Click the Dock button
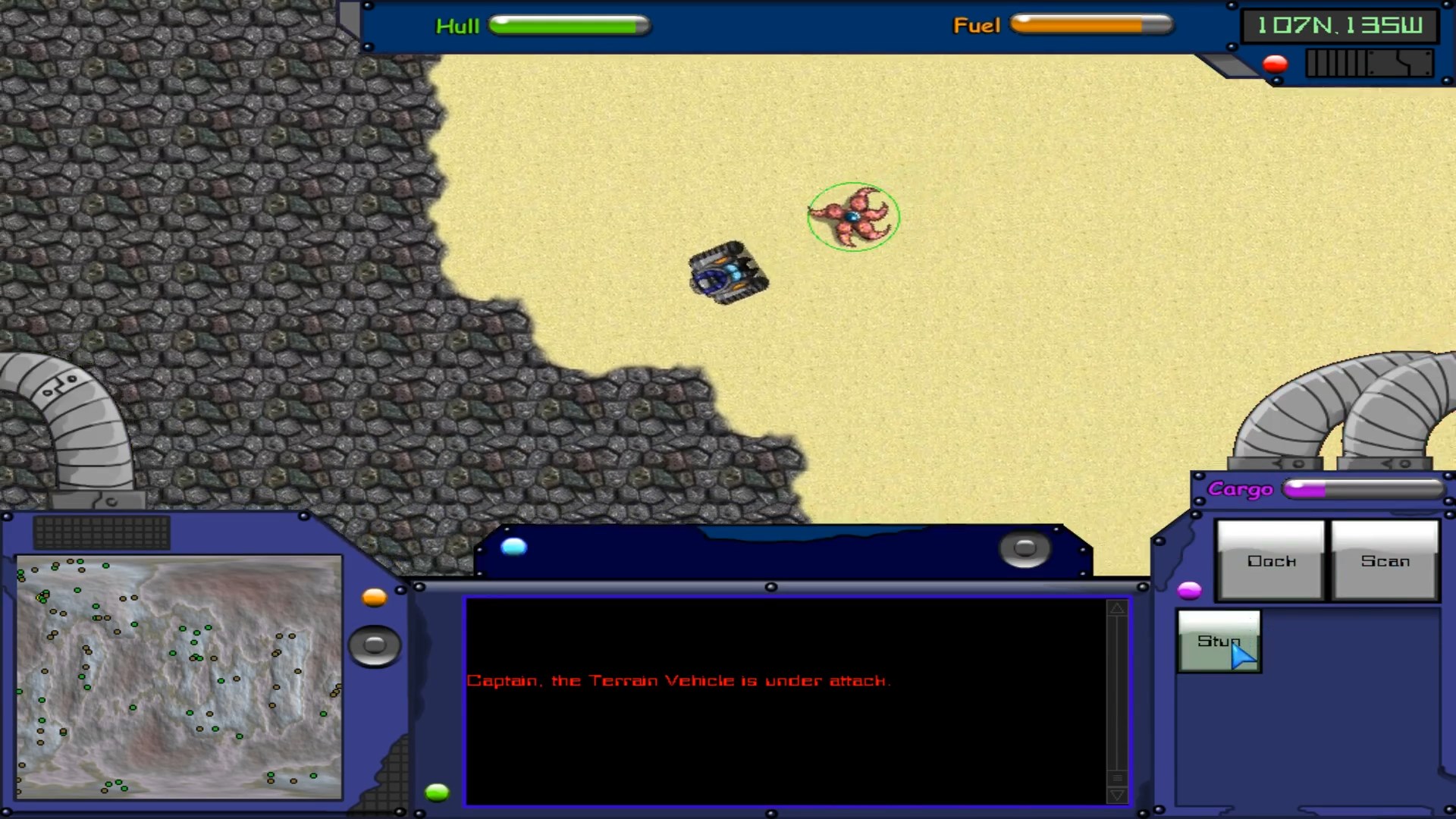Screen dimensions: 1456x819 point(1271,560)
